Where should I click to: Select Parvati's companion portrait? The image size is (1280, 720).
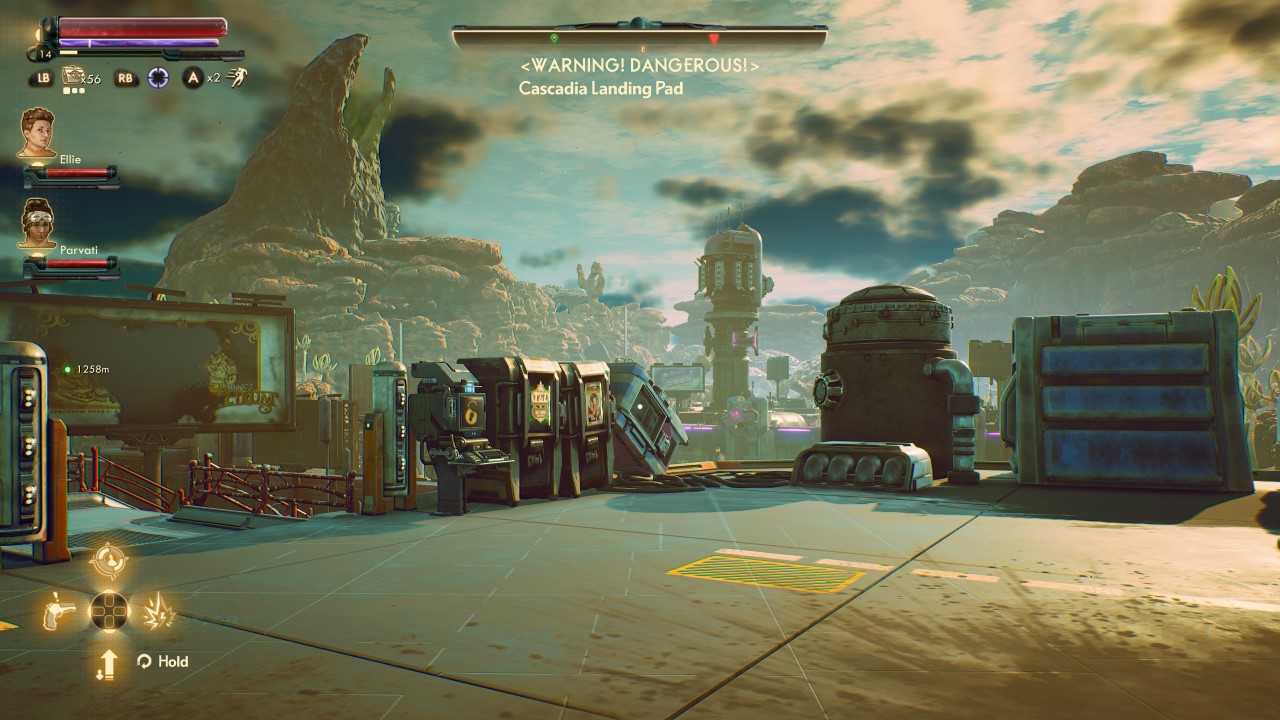37,222
